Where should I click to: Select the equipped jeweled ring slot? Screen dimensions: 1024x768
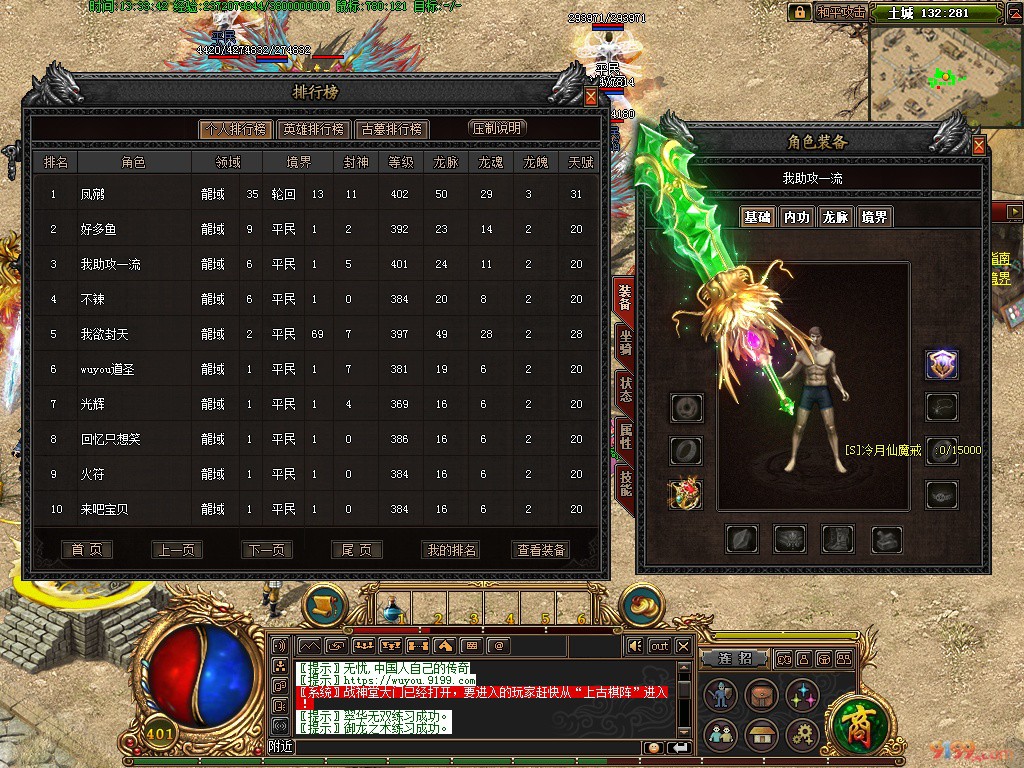click(x=686, y=494)
